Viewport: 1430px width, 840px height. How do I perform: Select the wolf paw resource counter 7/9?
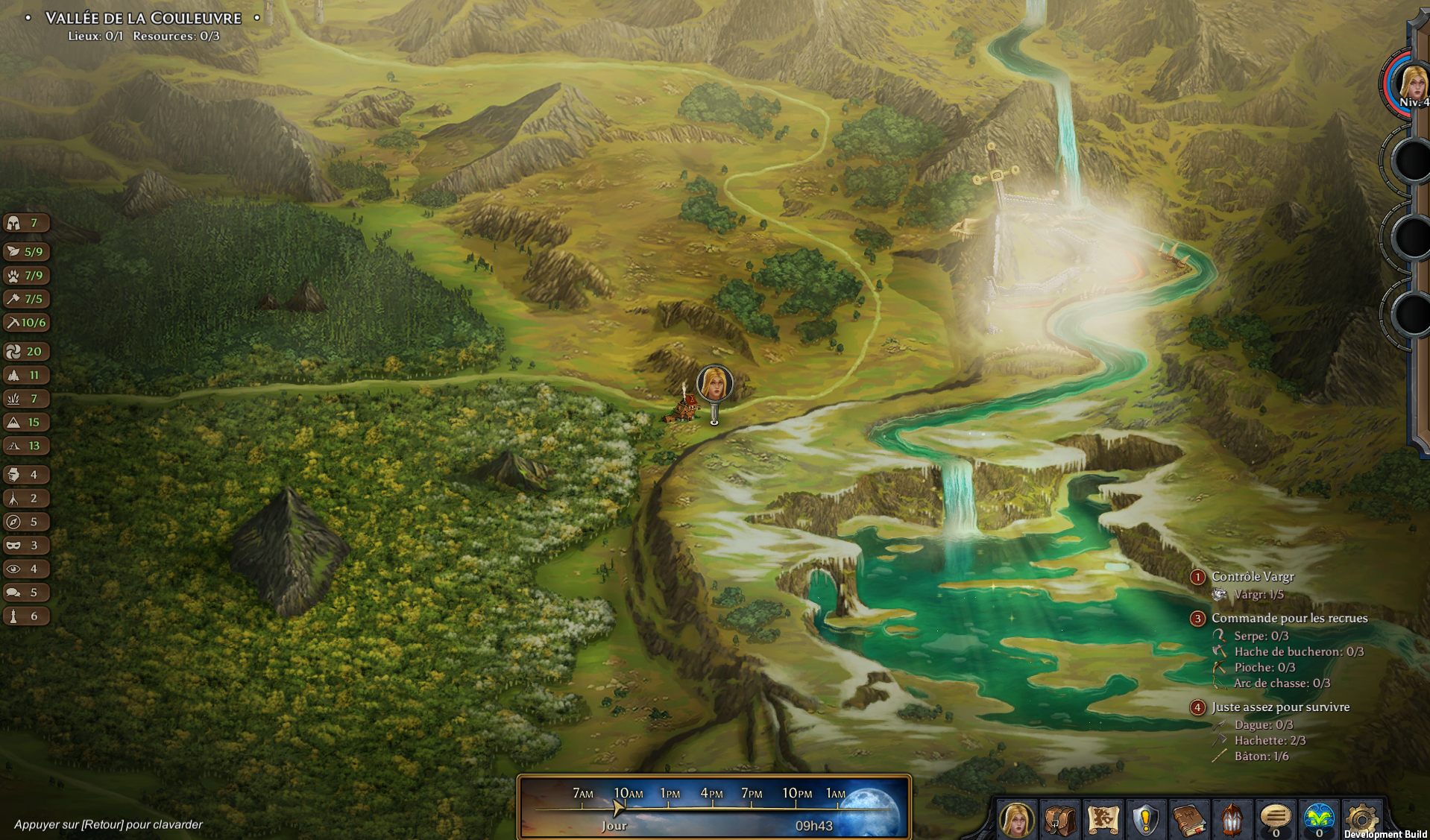[26, 275]
